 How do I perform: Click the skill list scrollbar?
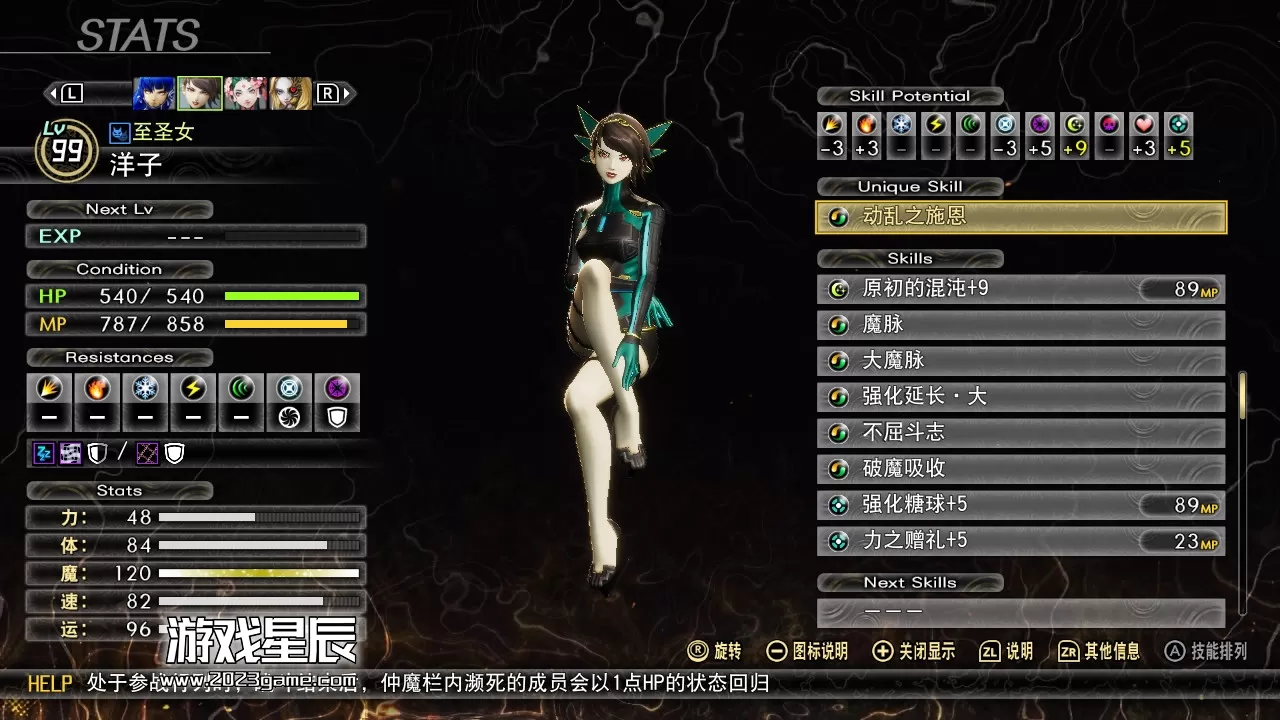[x=1242, y=396]
